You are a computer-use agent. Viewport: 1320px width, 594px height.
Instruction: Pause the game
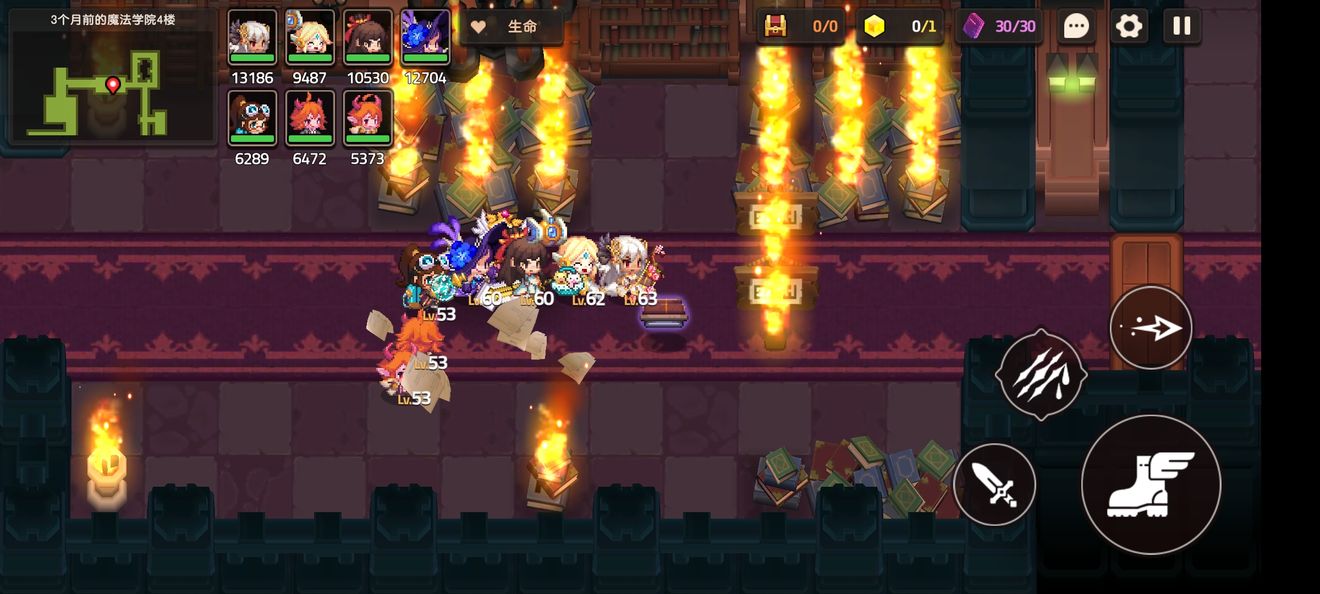[x=1182, y=26]
